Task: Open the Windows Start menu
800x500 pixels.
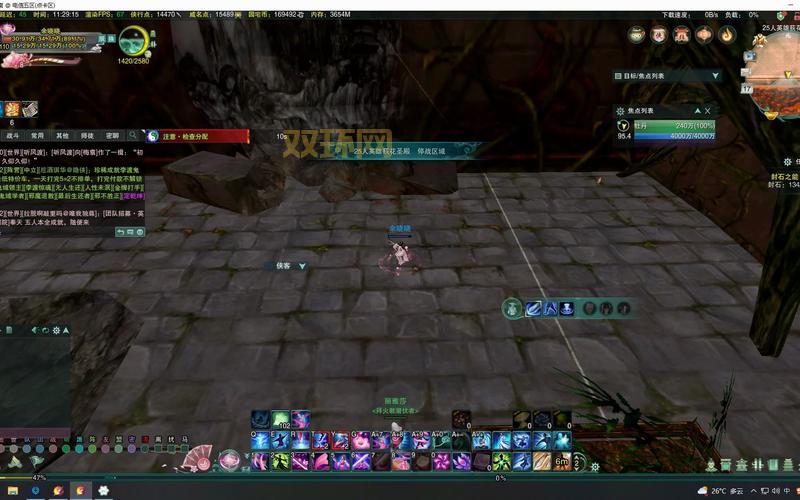Action: (x=8, y=491)
